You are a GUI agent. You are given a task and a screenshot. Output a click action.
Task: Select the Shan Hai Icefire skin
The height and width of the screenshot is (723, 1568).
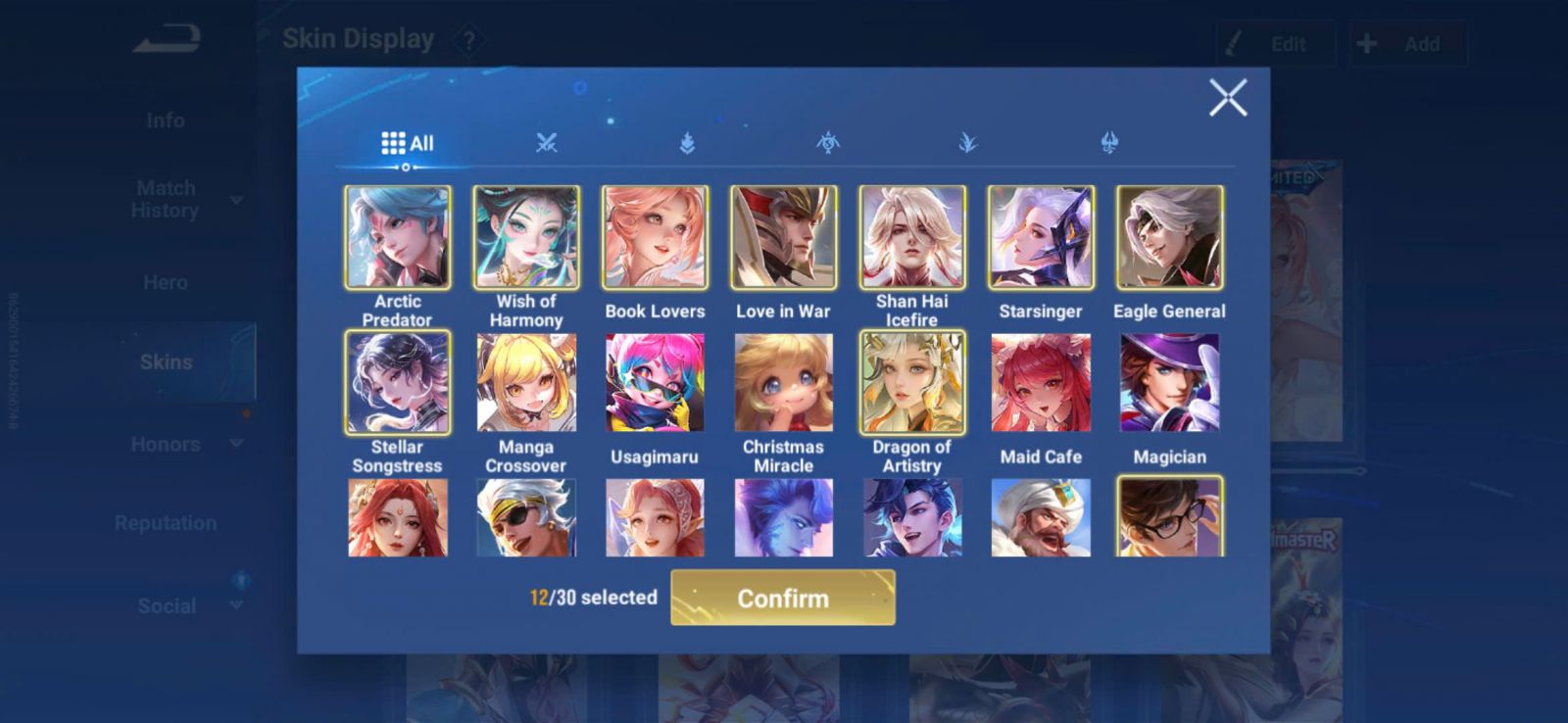tap(911, 238)
